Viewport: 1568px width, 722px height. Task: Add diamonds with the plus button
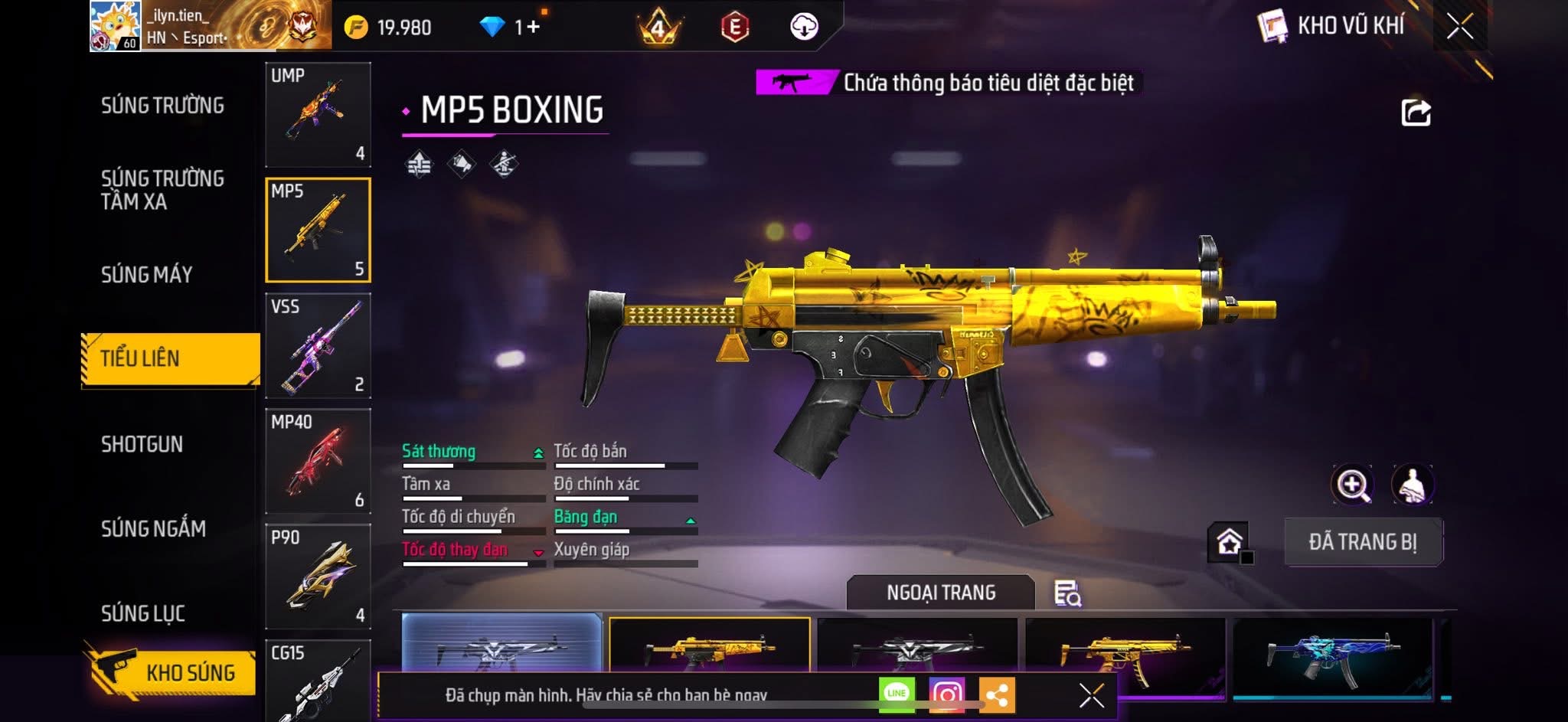[x=533, y=27]
